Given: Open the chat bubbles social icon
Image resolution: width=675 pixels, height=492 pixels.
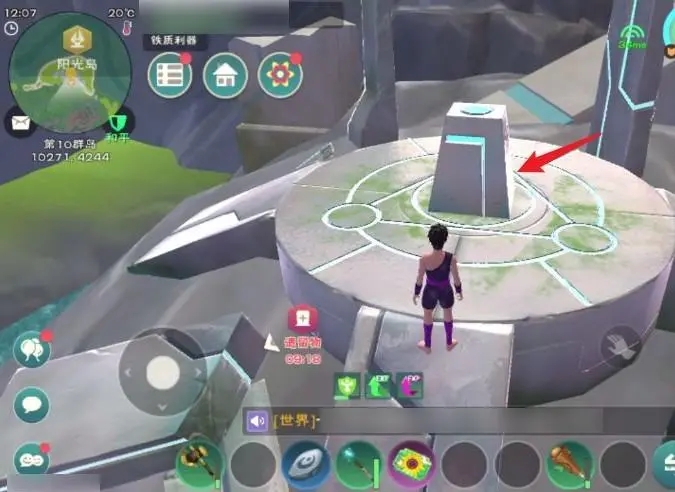Looking at the screenshot, I should 31,350.
